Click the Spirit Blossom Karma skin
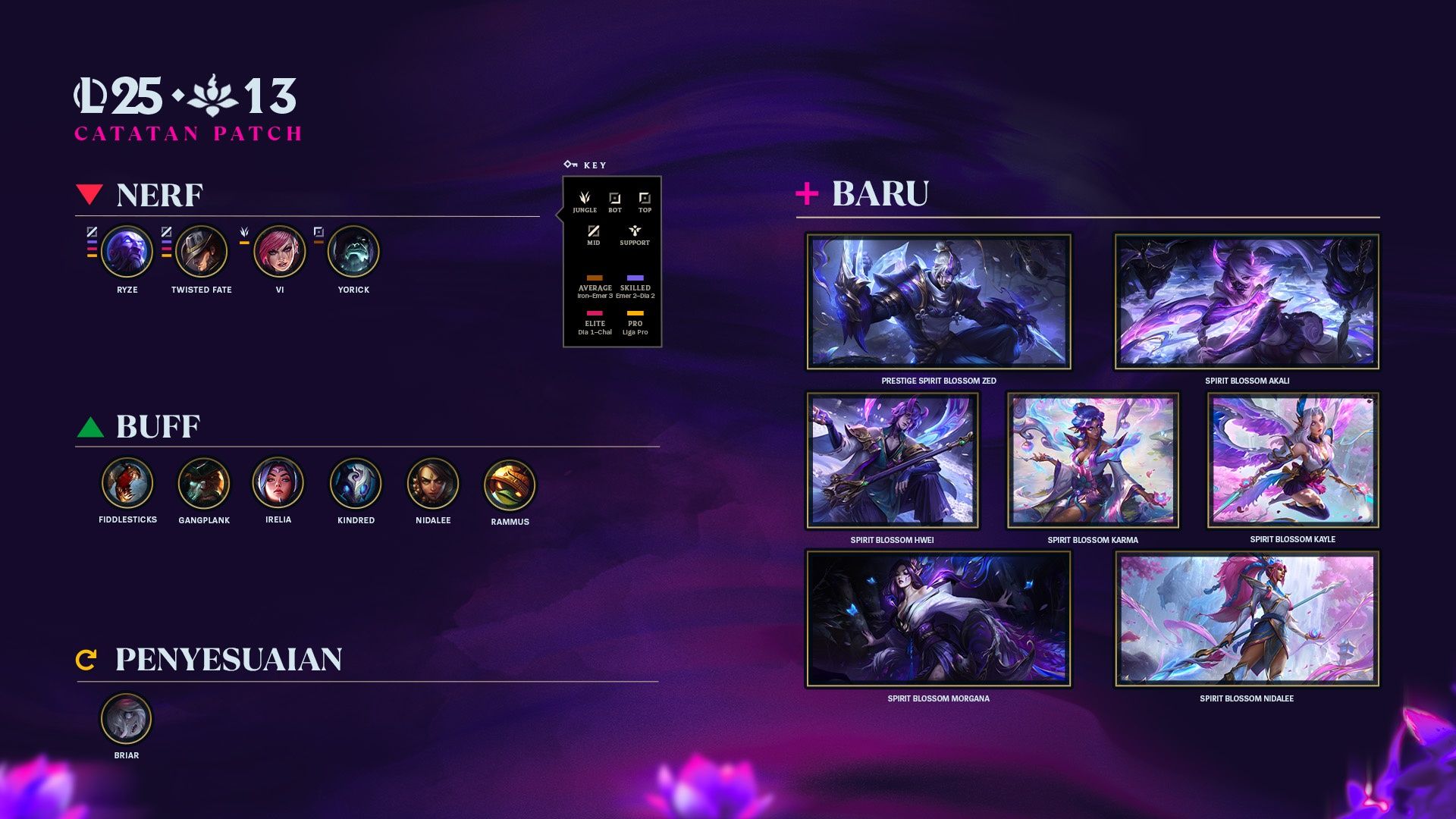 pos(1093,460)
